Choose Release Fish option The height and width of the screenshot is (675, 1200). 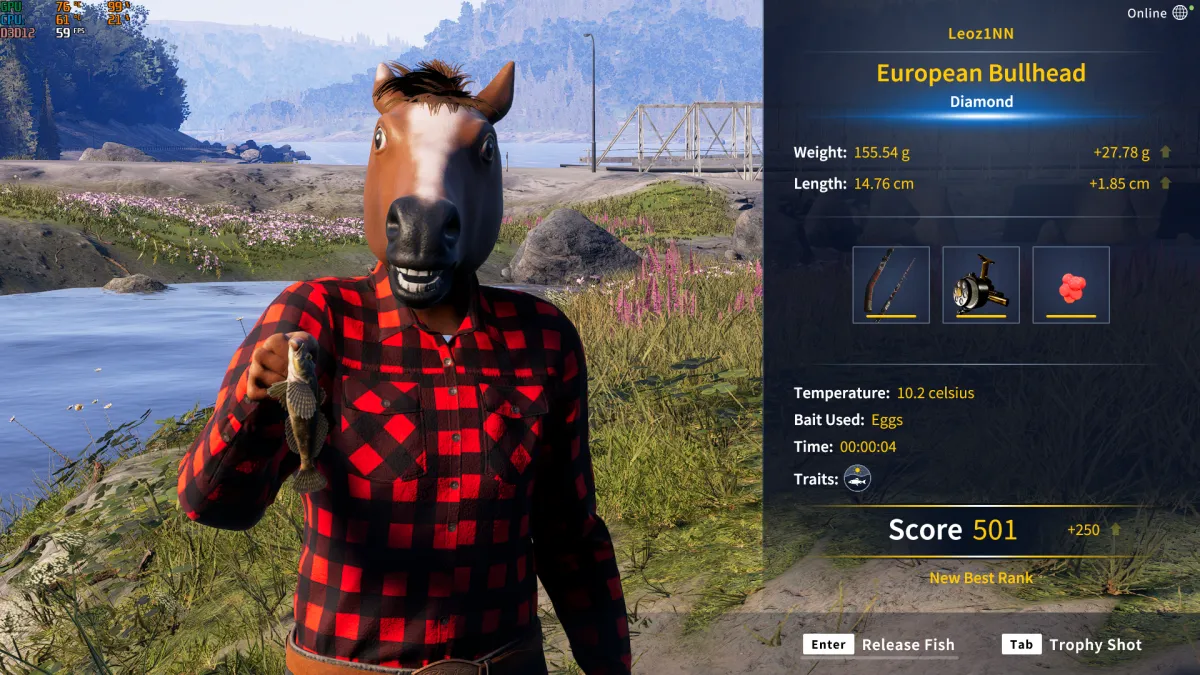(880, 645)
